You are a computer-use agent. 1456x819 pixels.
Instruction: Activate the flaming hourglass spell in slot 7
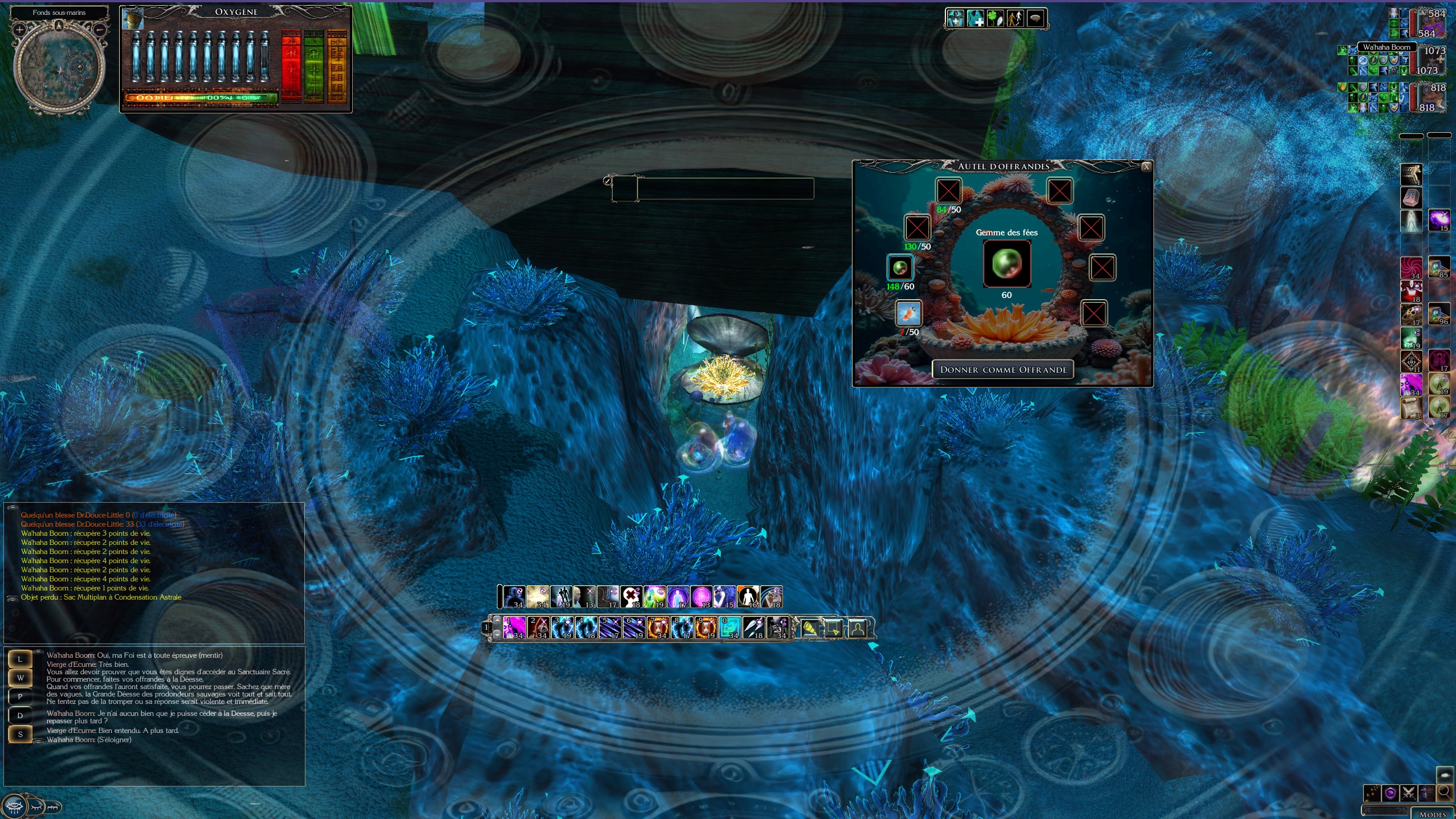658,628
